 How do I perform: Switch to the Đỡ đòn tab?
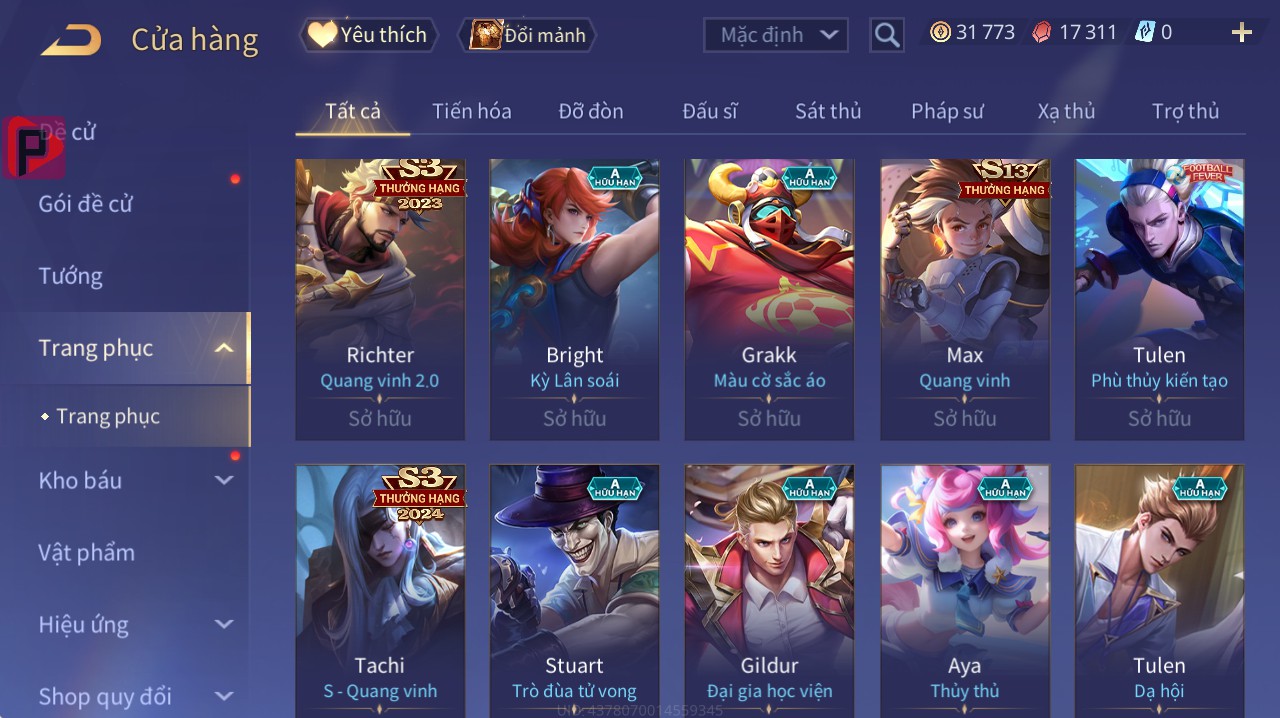click(x=590, y=111)
